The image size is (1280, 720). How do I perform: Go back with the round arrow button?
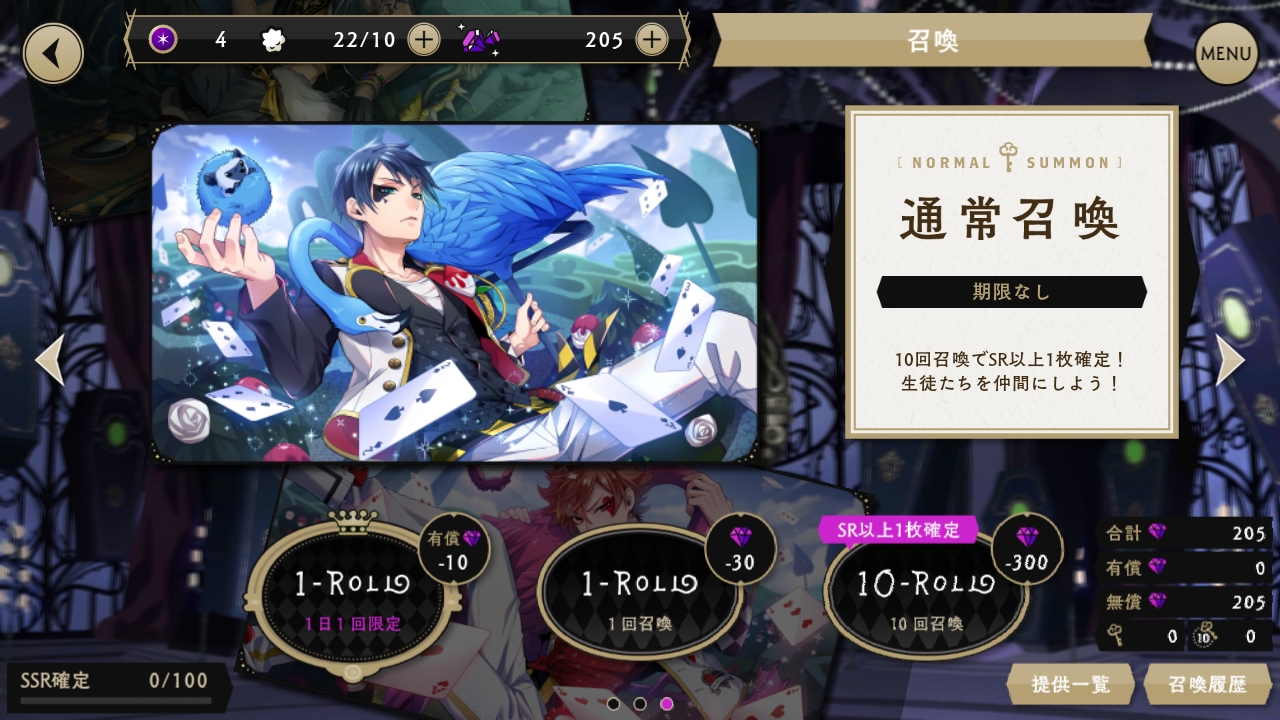[x=53, y=53]
